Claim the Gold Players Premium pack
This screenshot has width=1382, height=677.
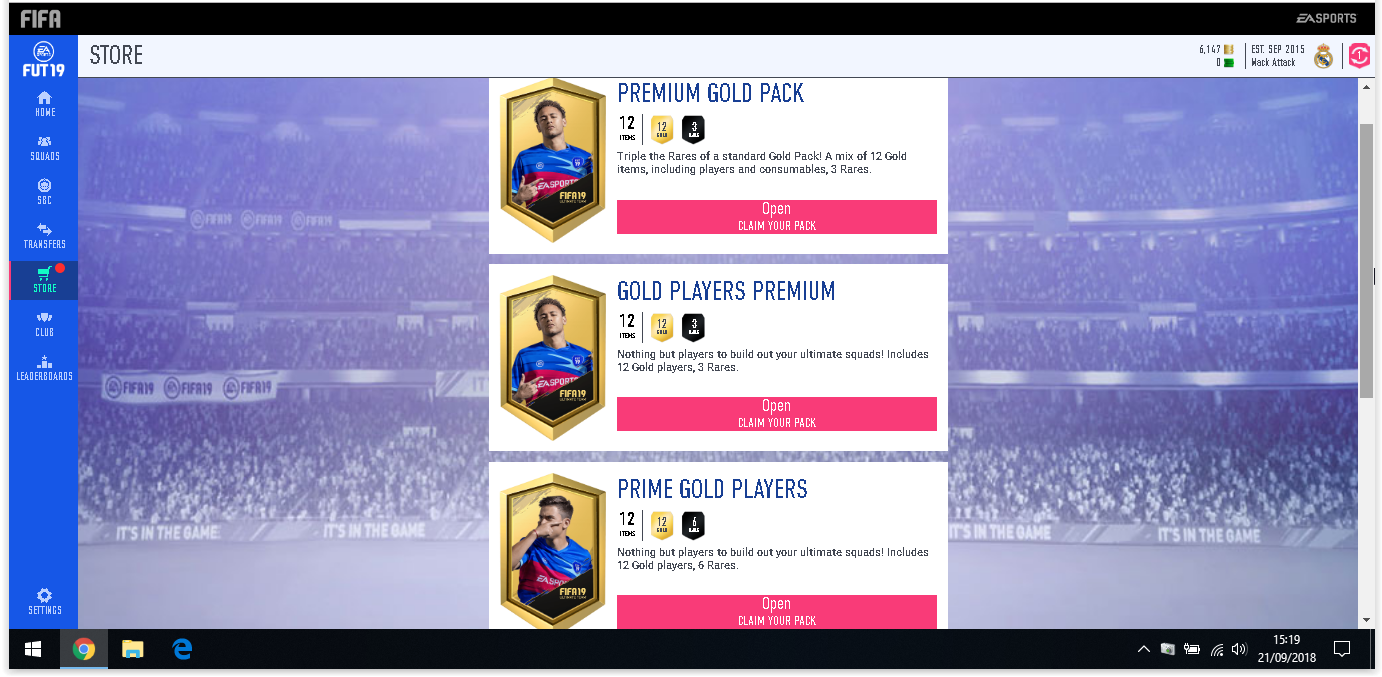click(x=776, y=413)
